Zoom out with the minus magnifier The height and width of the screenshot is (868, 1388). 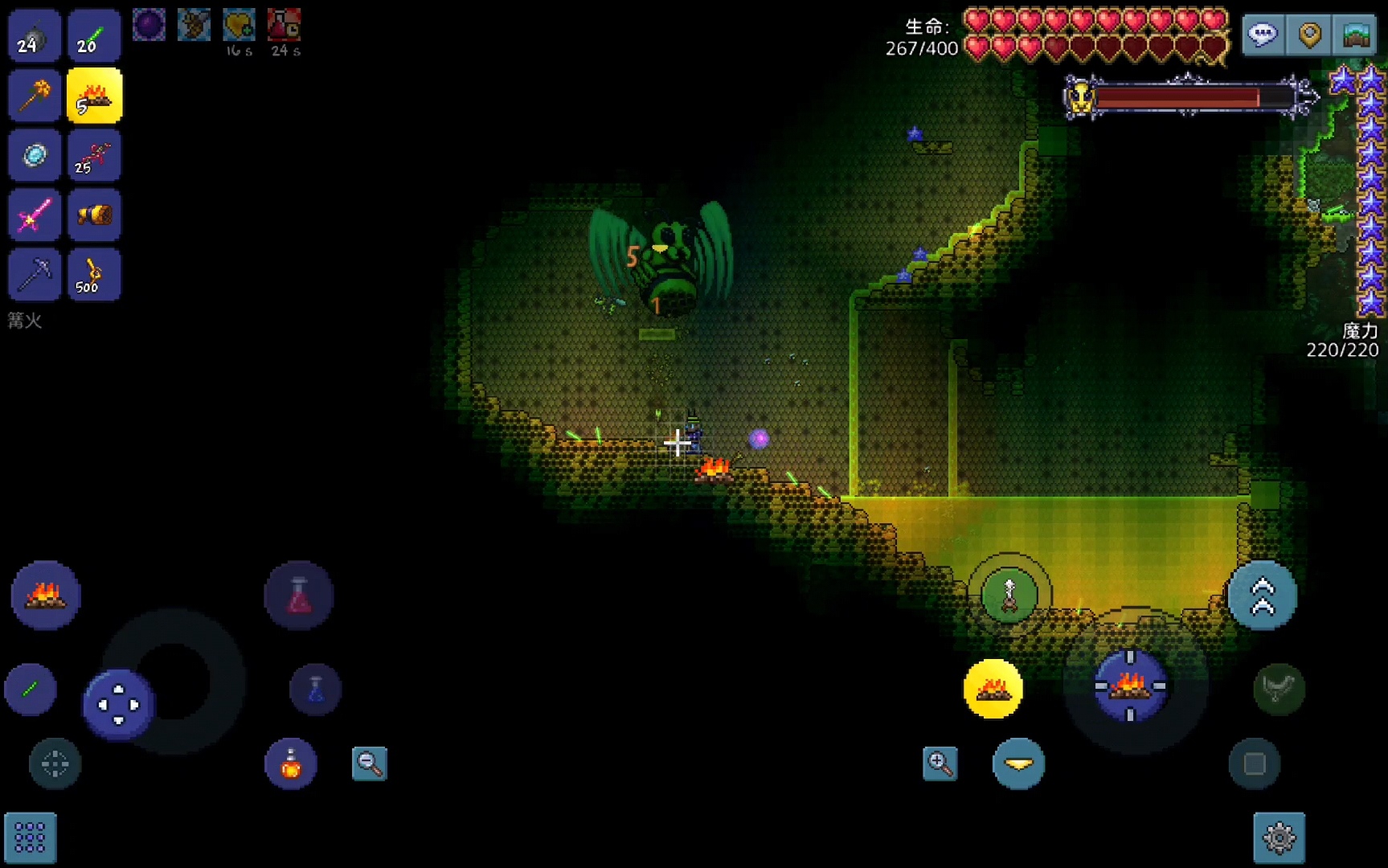pos(370,764)
